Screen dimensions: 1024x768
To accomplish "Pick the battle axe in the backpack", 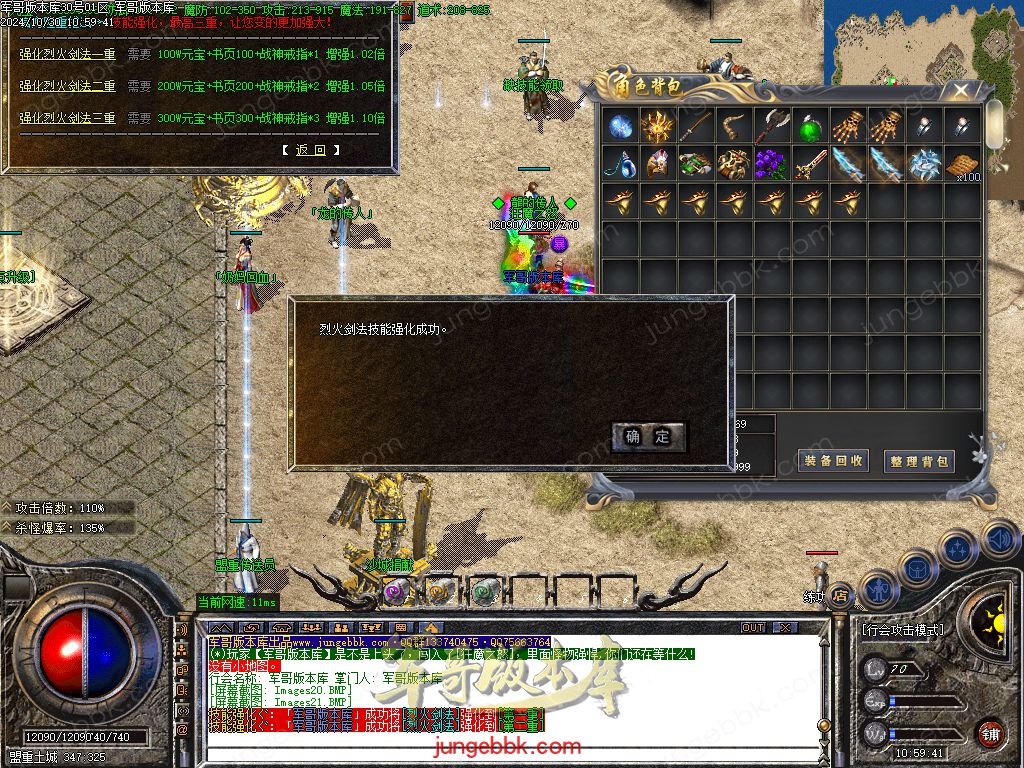I will (772, 127).
